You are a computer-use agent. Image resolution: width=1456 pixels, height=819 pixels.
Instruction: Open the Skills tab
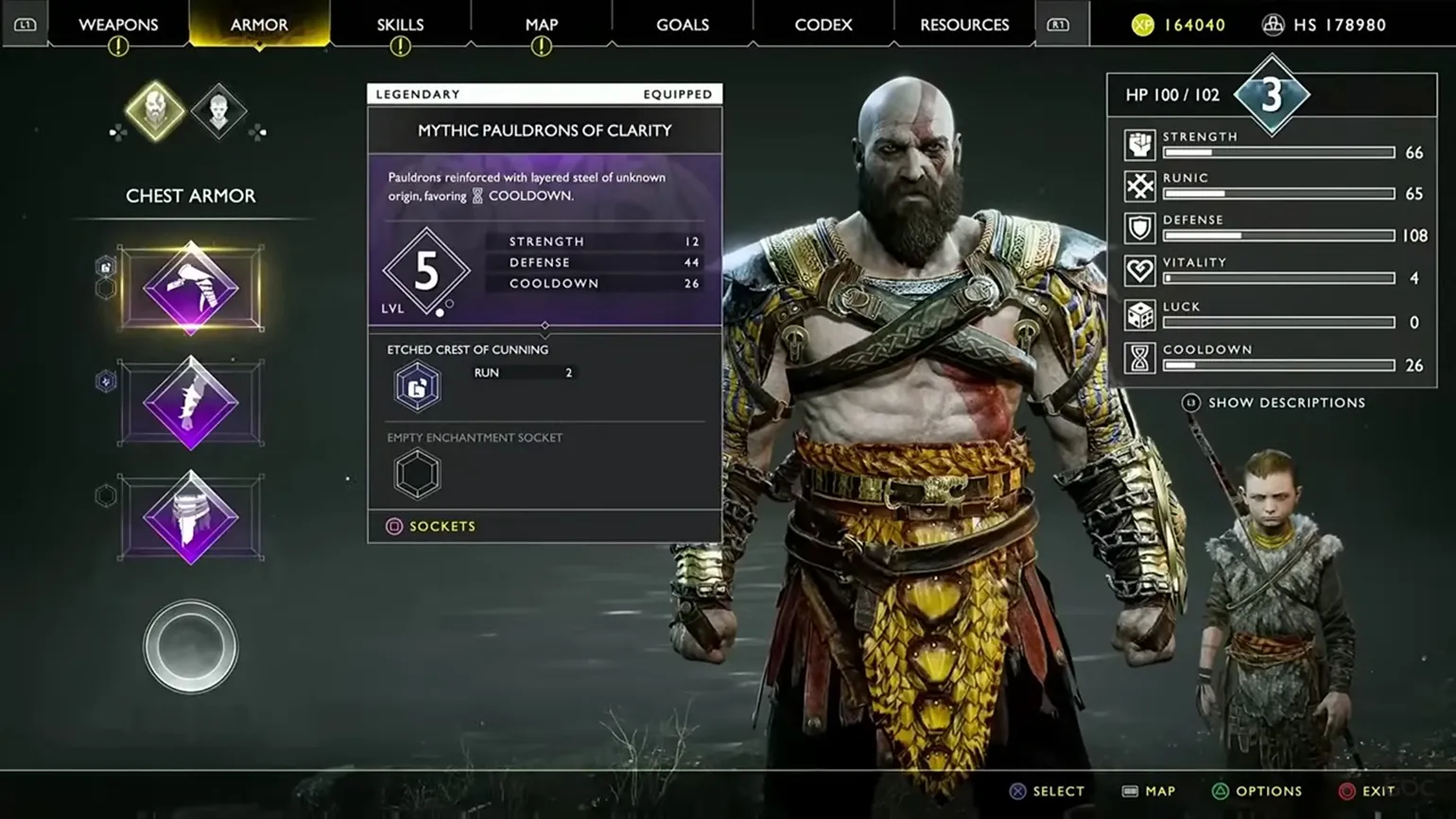click(x=400, y=25)
